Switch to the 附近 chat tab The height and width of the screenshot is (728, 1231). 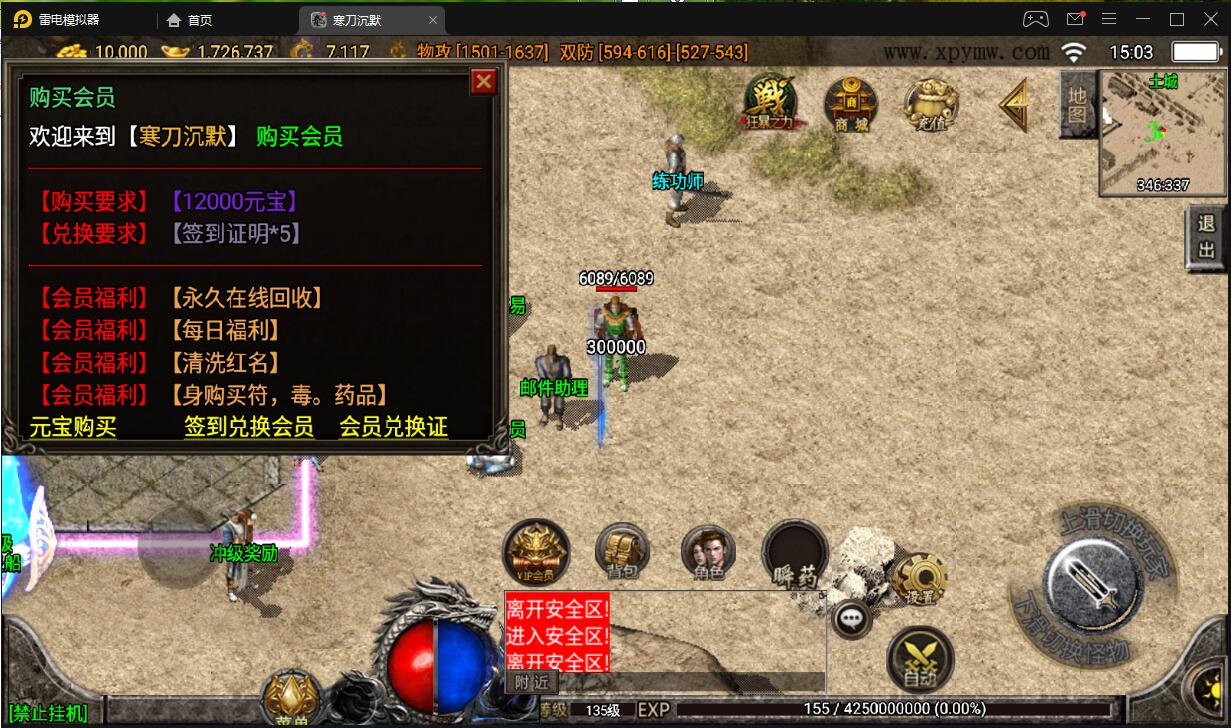point(532,682)
